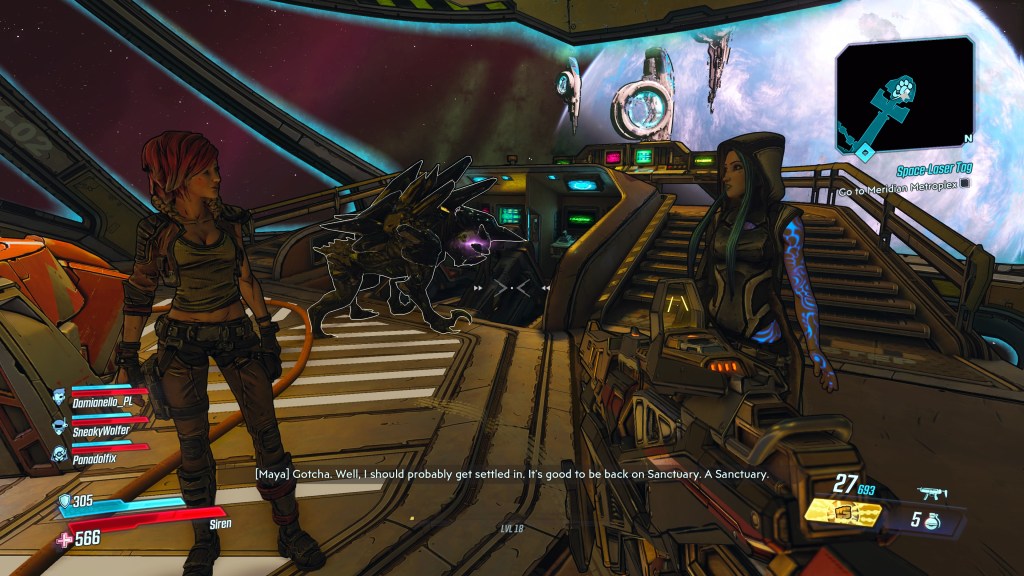Screen dimensions: 1024x576
Task: Open the minimap in the corner
Action: click(905, 97)
